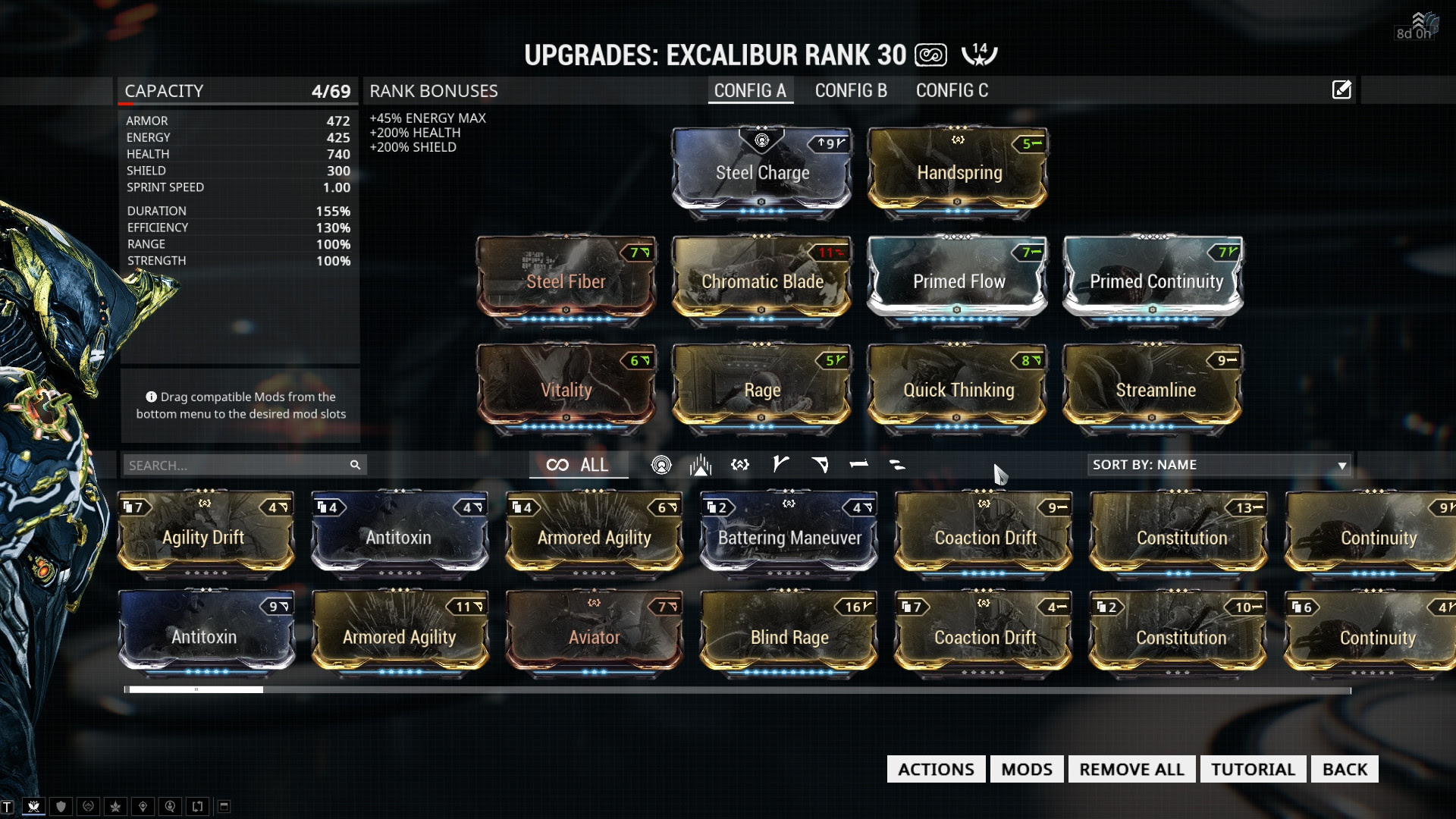Start the Tutorial
Screen dimensions: 1456x819
[x=1253, y=769]
